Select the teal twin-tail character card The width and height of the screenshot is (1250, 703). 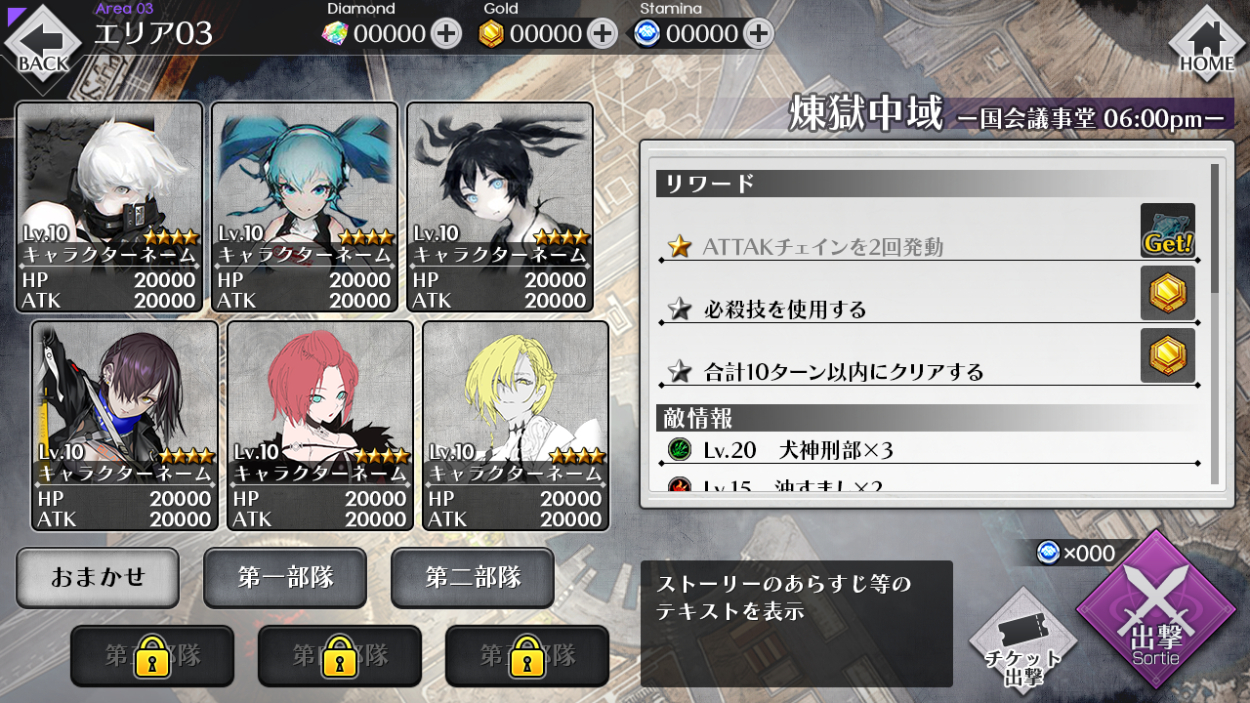[x=305, y=206]
